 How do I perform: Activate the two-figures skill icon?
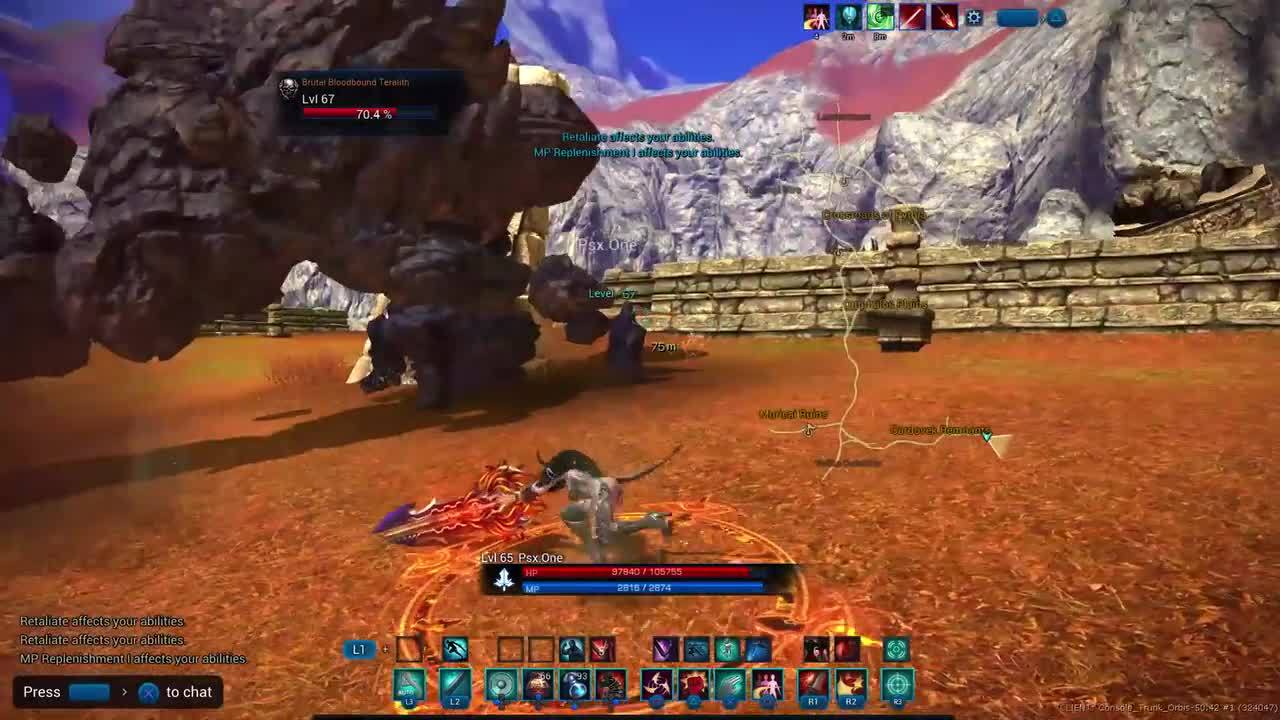click(x=767, y=686)
